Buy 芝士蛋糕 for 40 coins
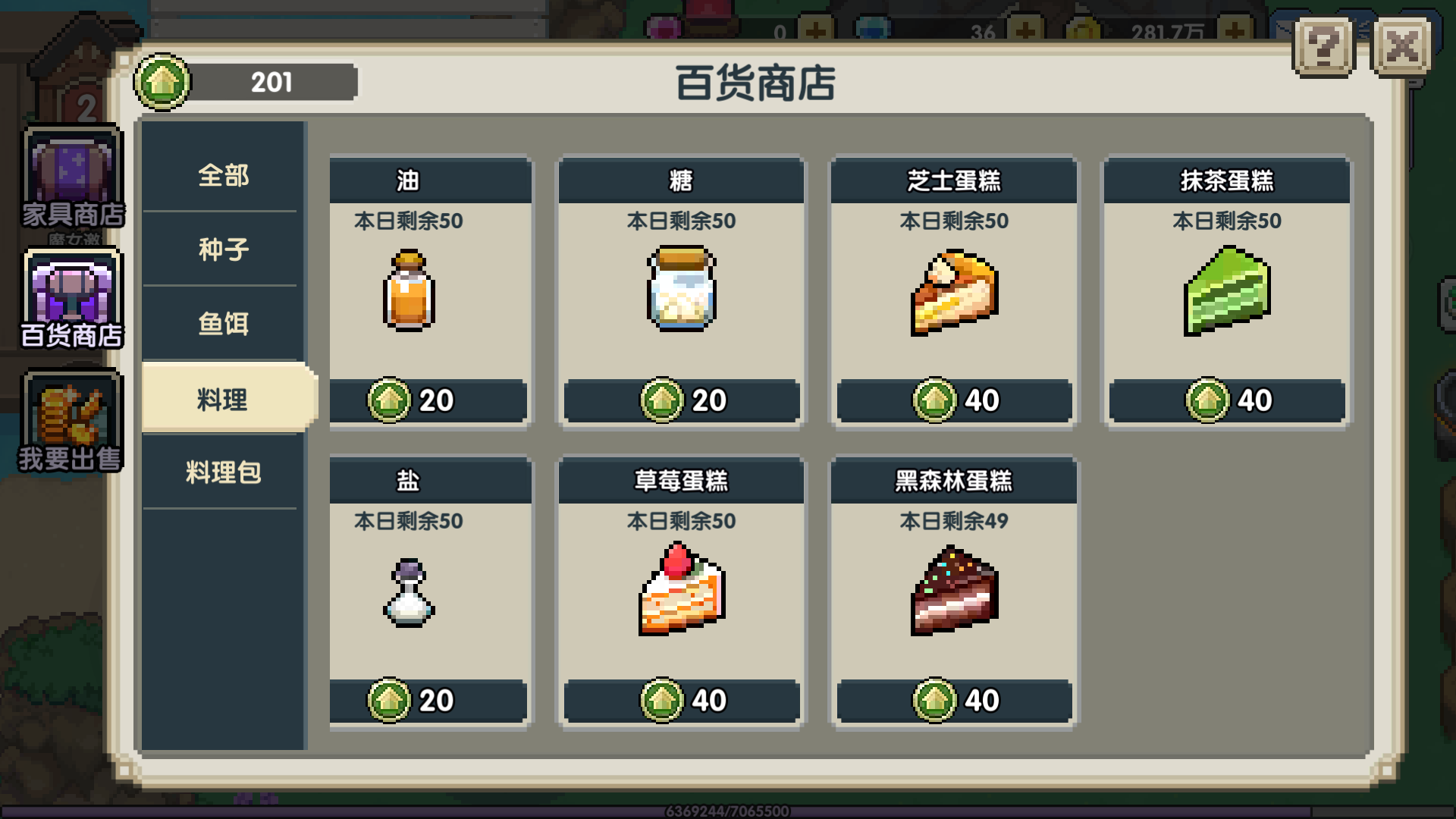1456x819 pixels. [x=953, y=400]
